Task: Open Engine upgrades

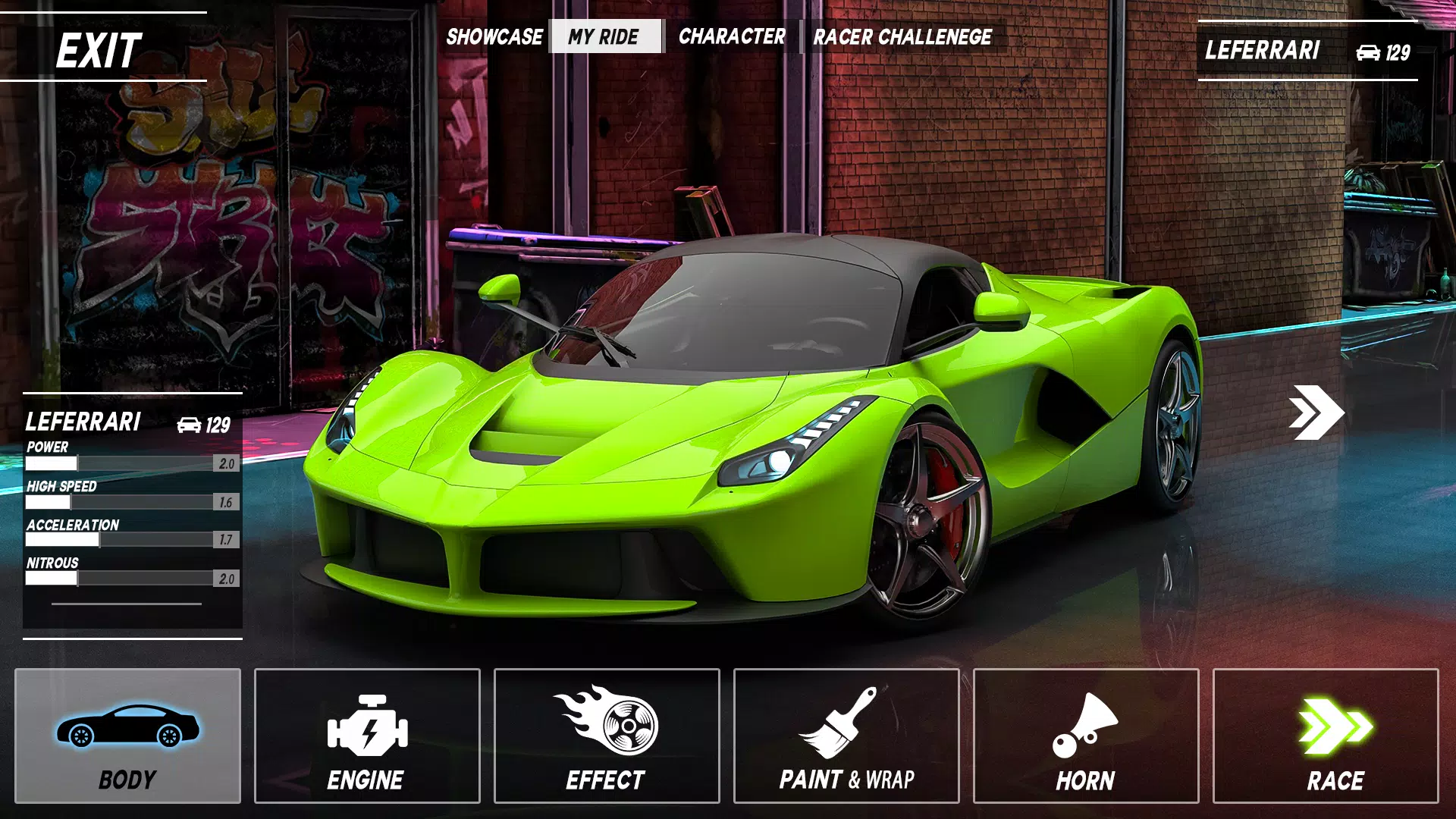Action: [367, 736]
